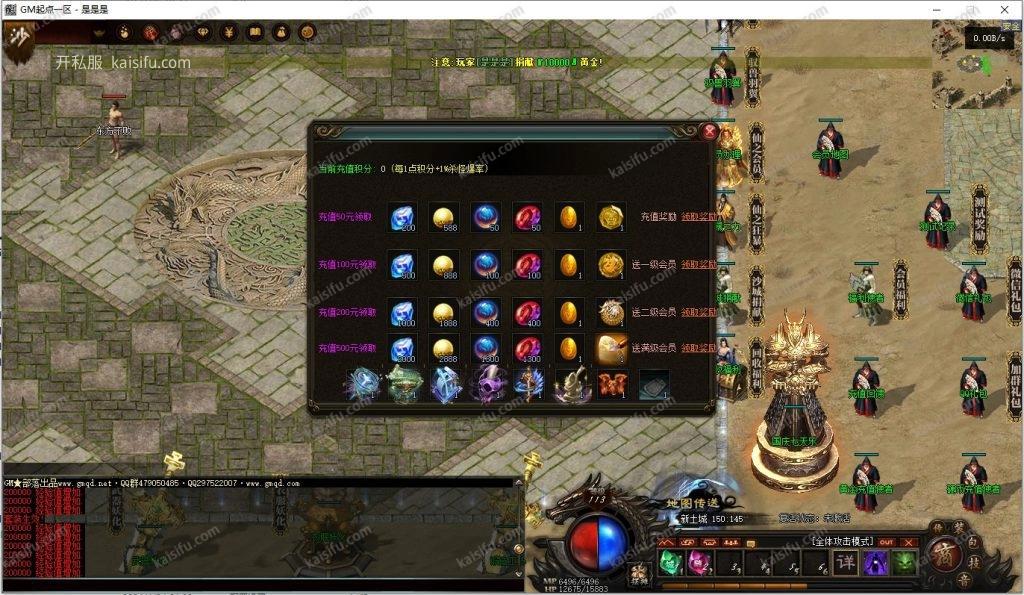Close the recharge rewards panel
Viewport: 1024px width, 595px height.
(x=709, y=131)
